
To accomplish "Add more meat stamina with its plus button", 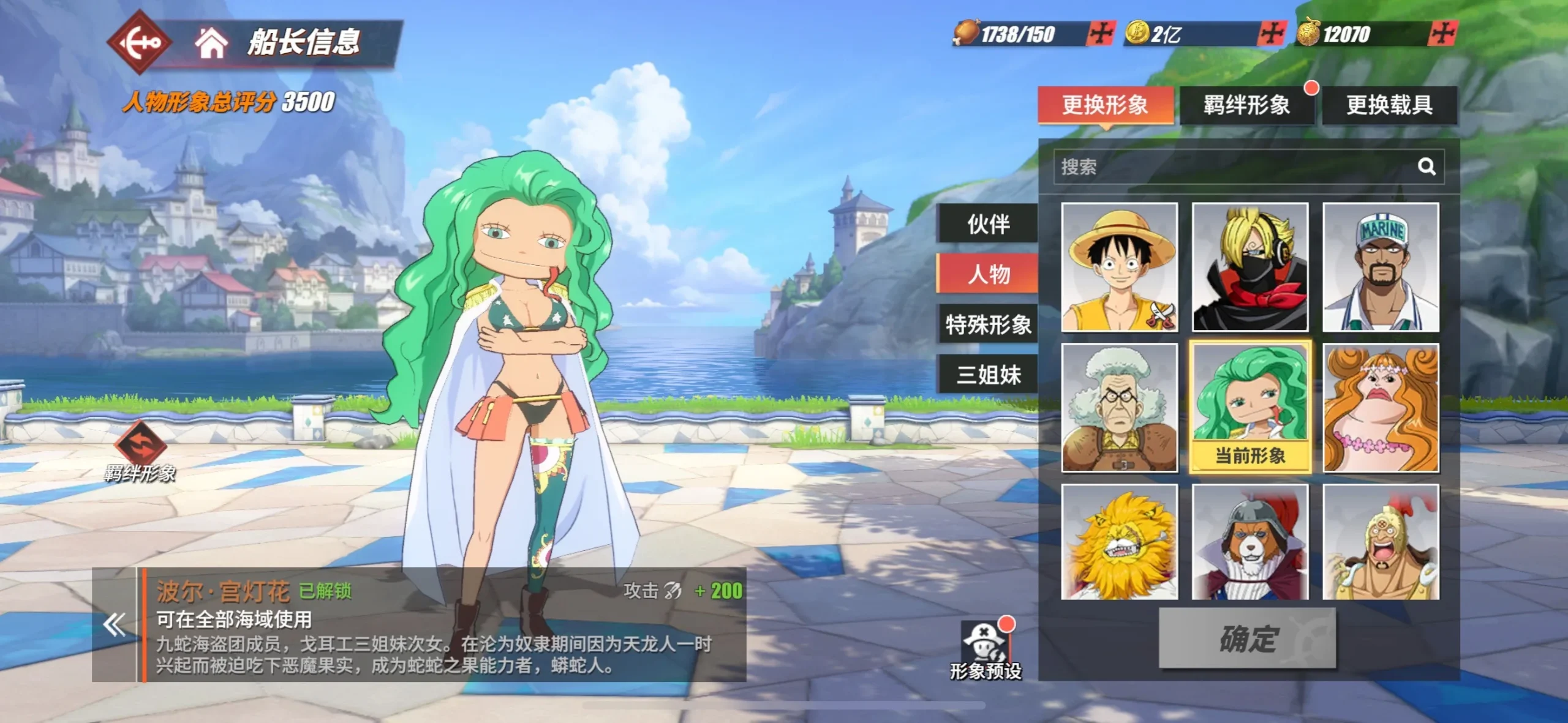I will pyautogui.click(x=1101, y=34).
